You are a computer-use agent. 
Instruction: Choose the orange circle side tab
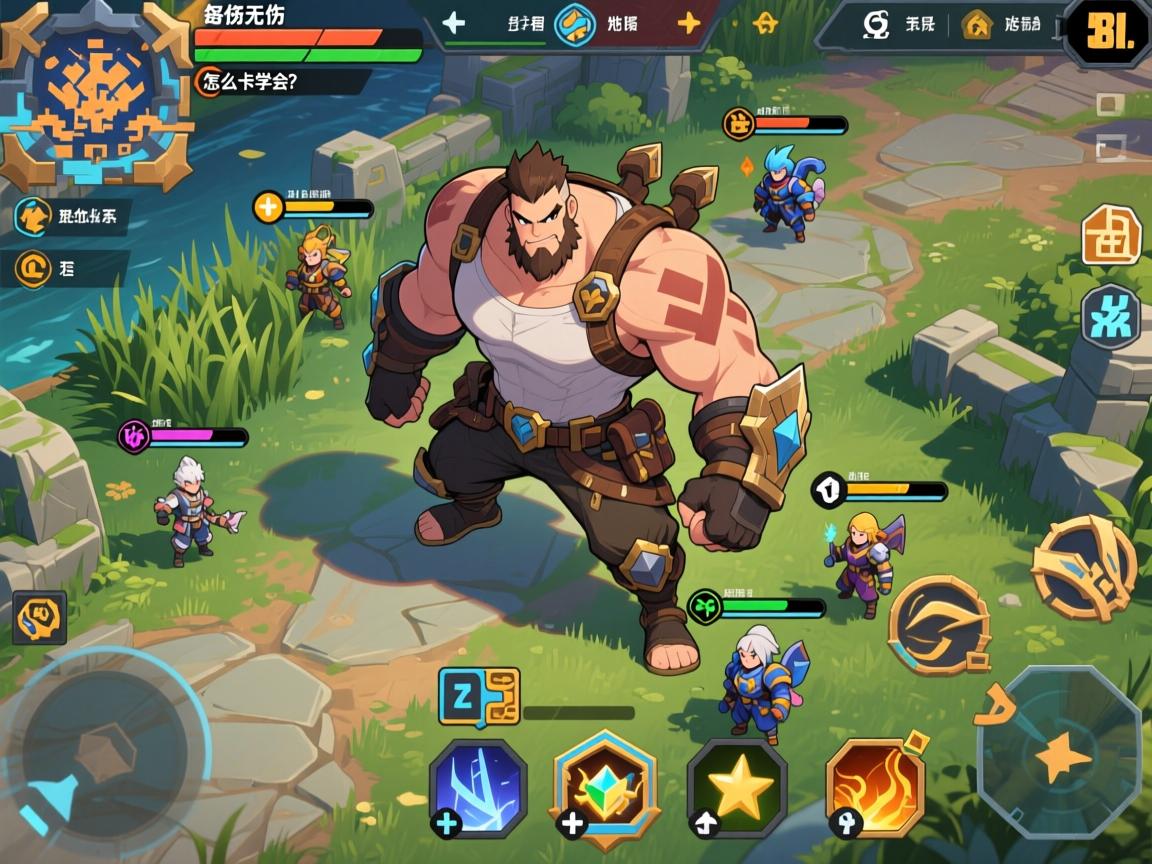pos(35,267)
